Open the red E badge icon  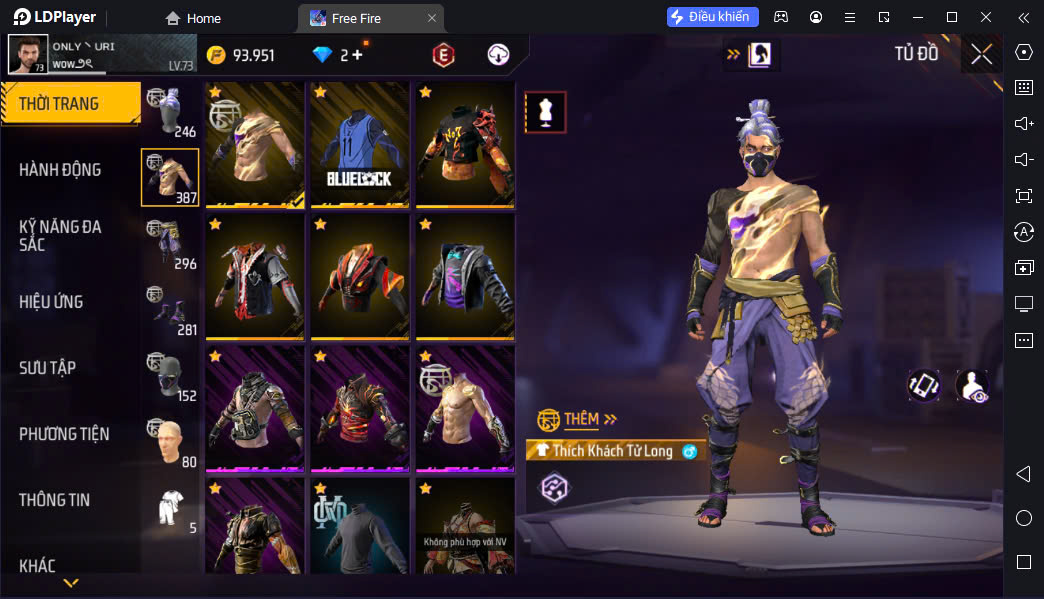(443, 55)
